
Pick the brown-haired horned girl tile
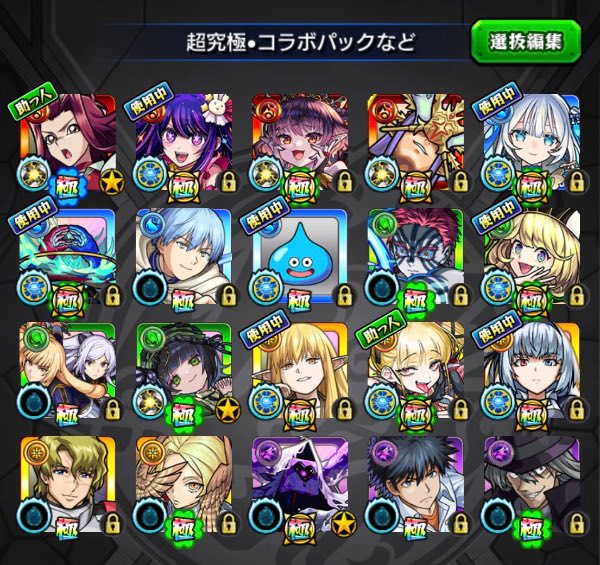[299, 140]
